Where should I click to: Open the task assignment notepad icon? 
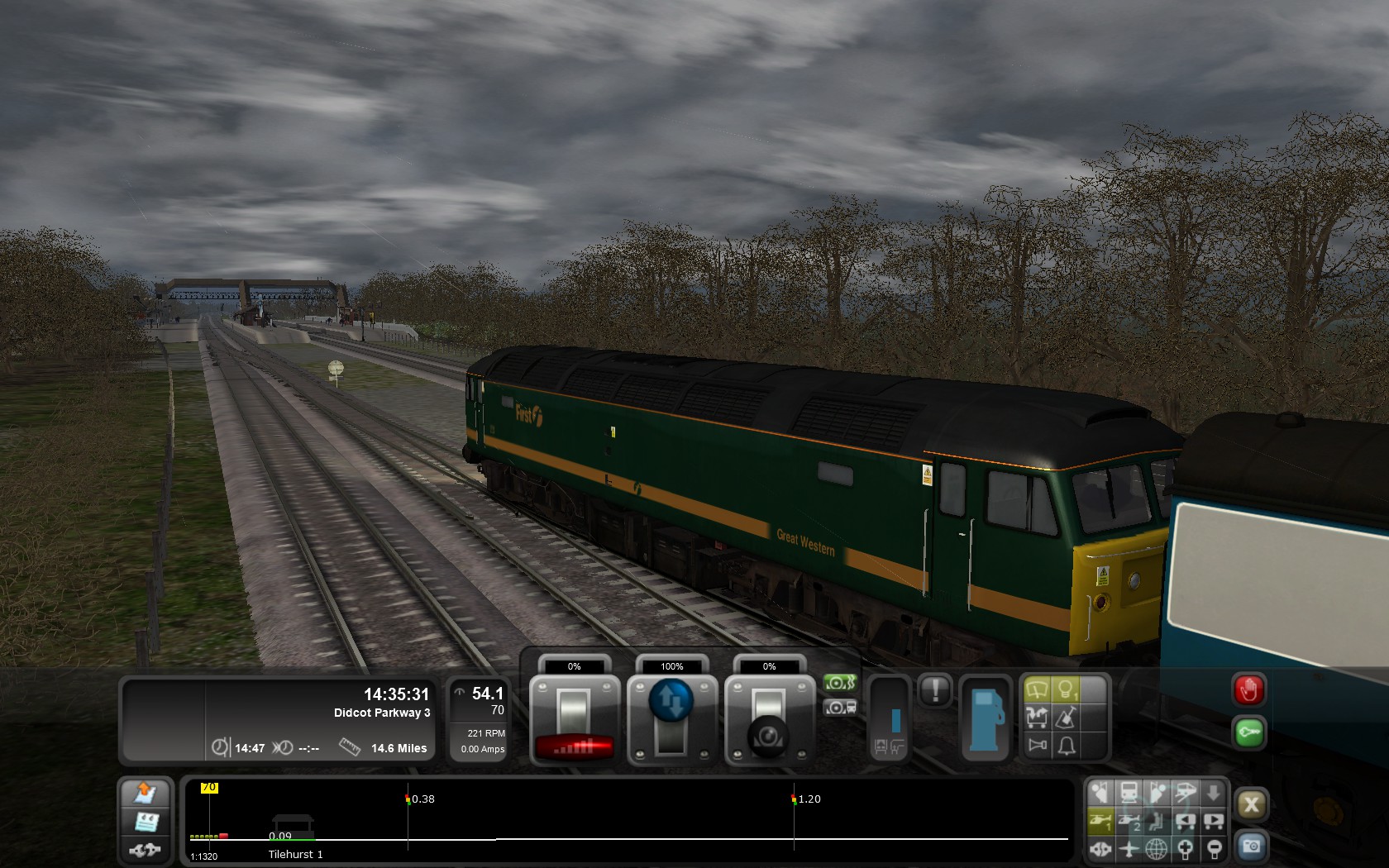click(146, 822)
